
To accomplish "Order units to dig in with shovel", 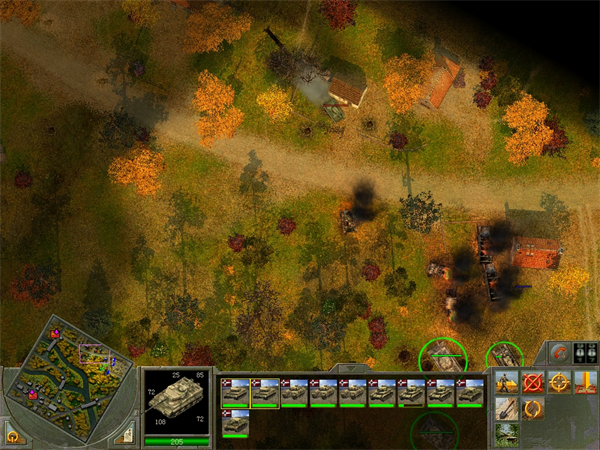I will click(506, 408).
